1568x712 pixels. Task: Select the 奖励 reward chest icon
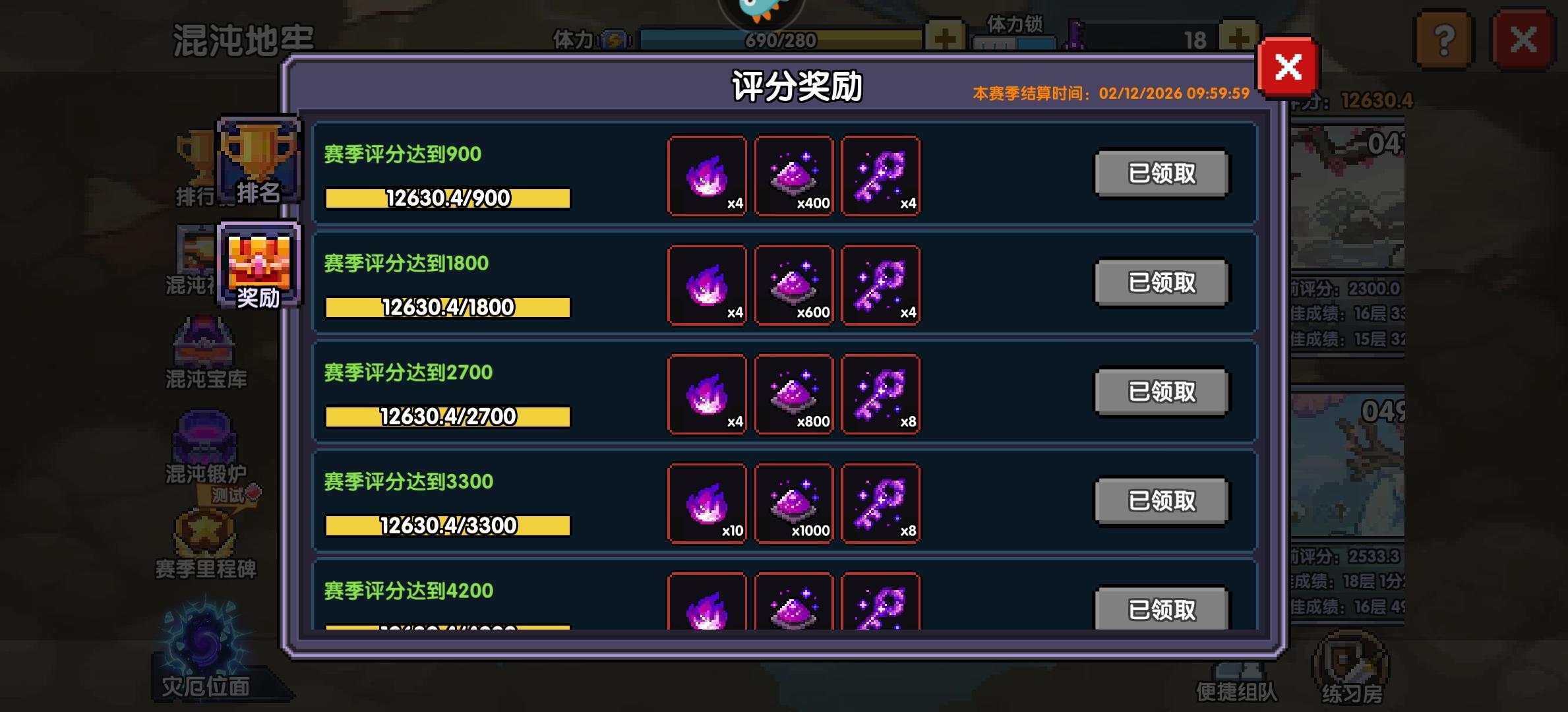point(260,266)
